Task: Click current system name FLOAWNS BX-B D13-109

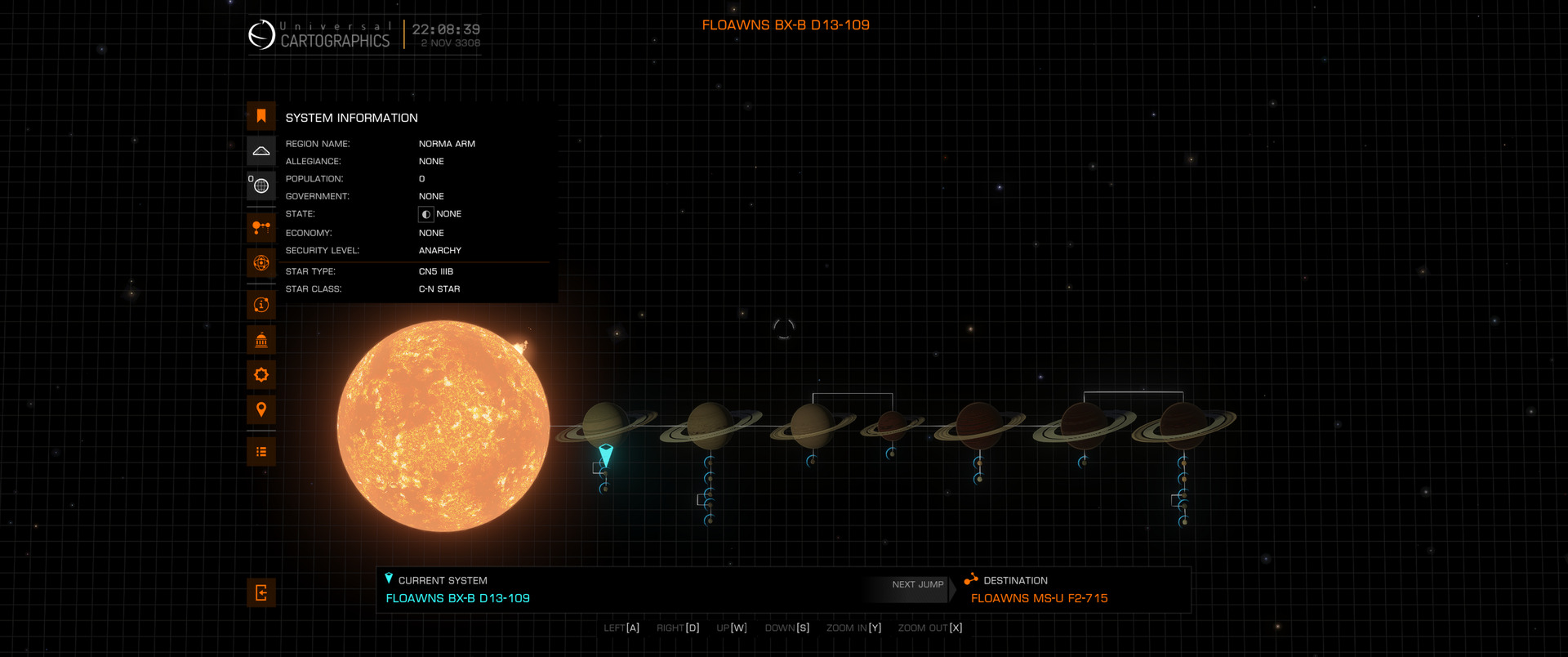Action: [457, 598]
